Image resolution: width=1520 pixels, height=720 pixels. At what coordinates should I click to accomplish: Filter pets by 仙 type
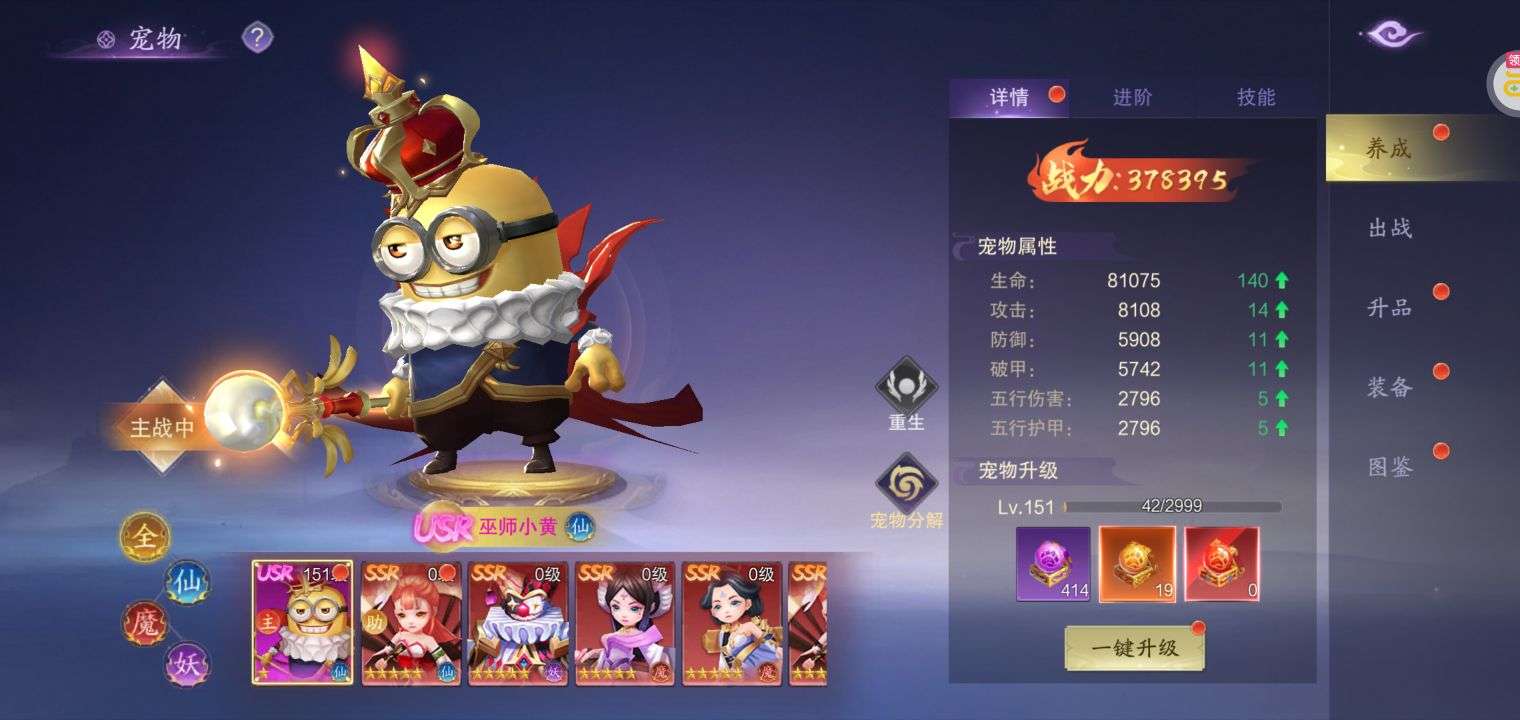(187, 581)
